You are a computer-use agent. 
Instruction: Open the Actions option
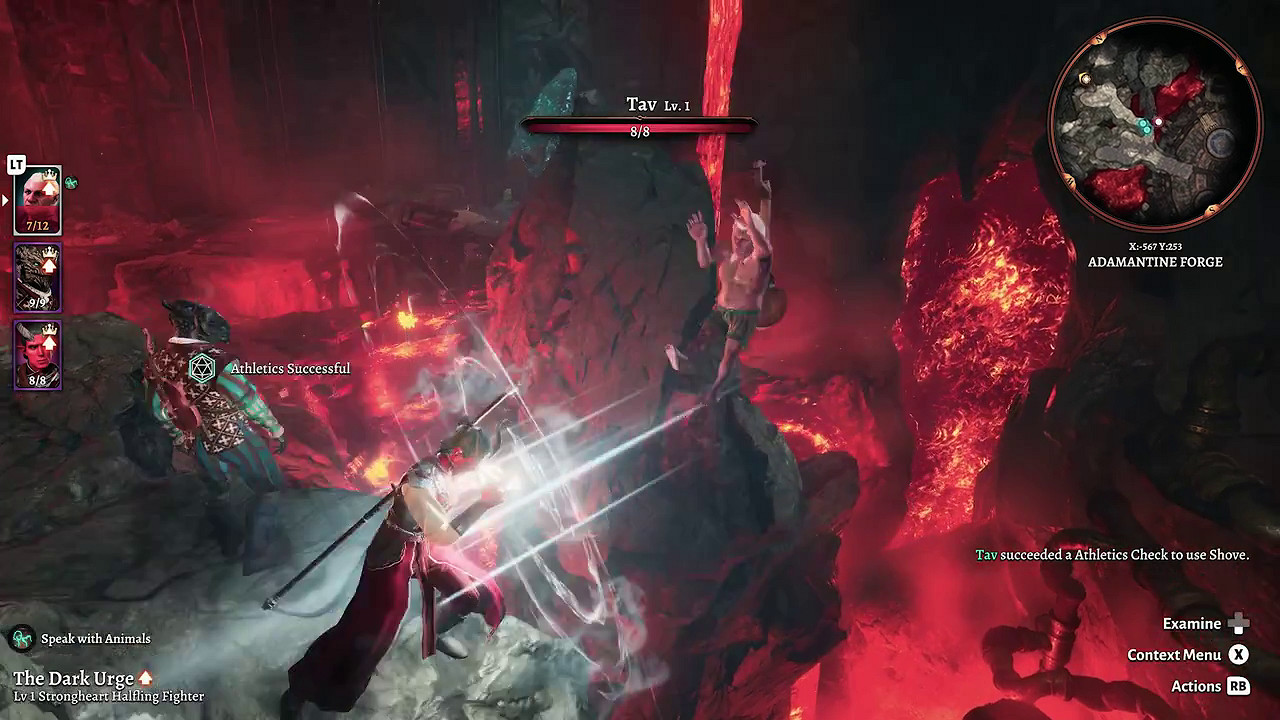point(1196,686)
